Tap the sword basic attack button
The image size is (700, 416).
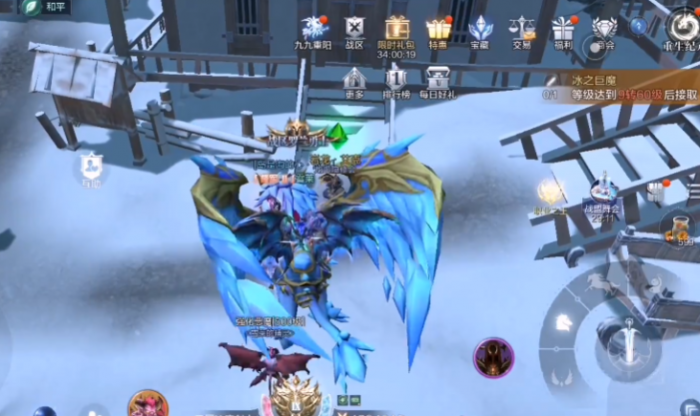tap(632, 340)
